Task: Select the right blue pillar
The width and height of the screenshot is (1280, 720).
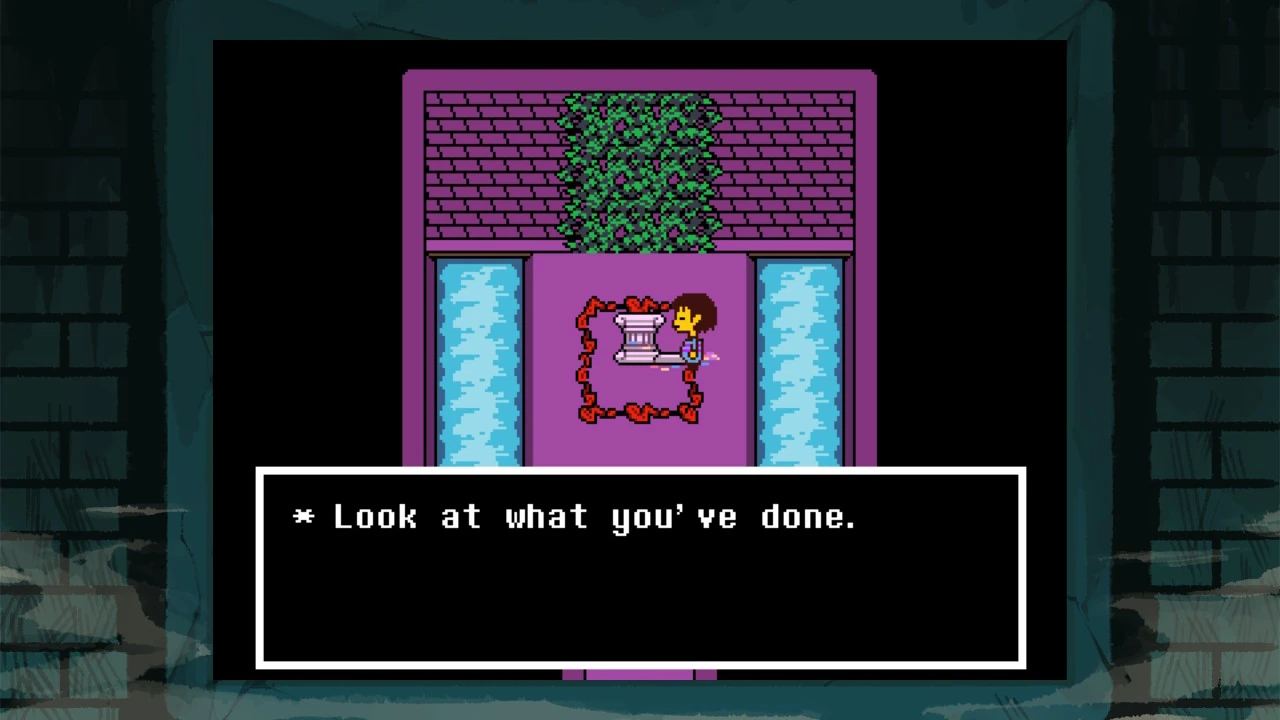Action: point(802,360)
